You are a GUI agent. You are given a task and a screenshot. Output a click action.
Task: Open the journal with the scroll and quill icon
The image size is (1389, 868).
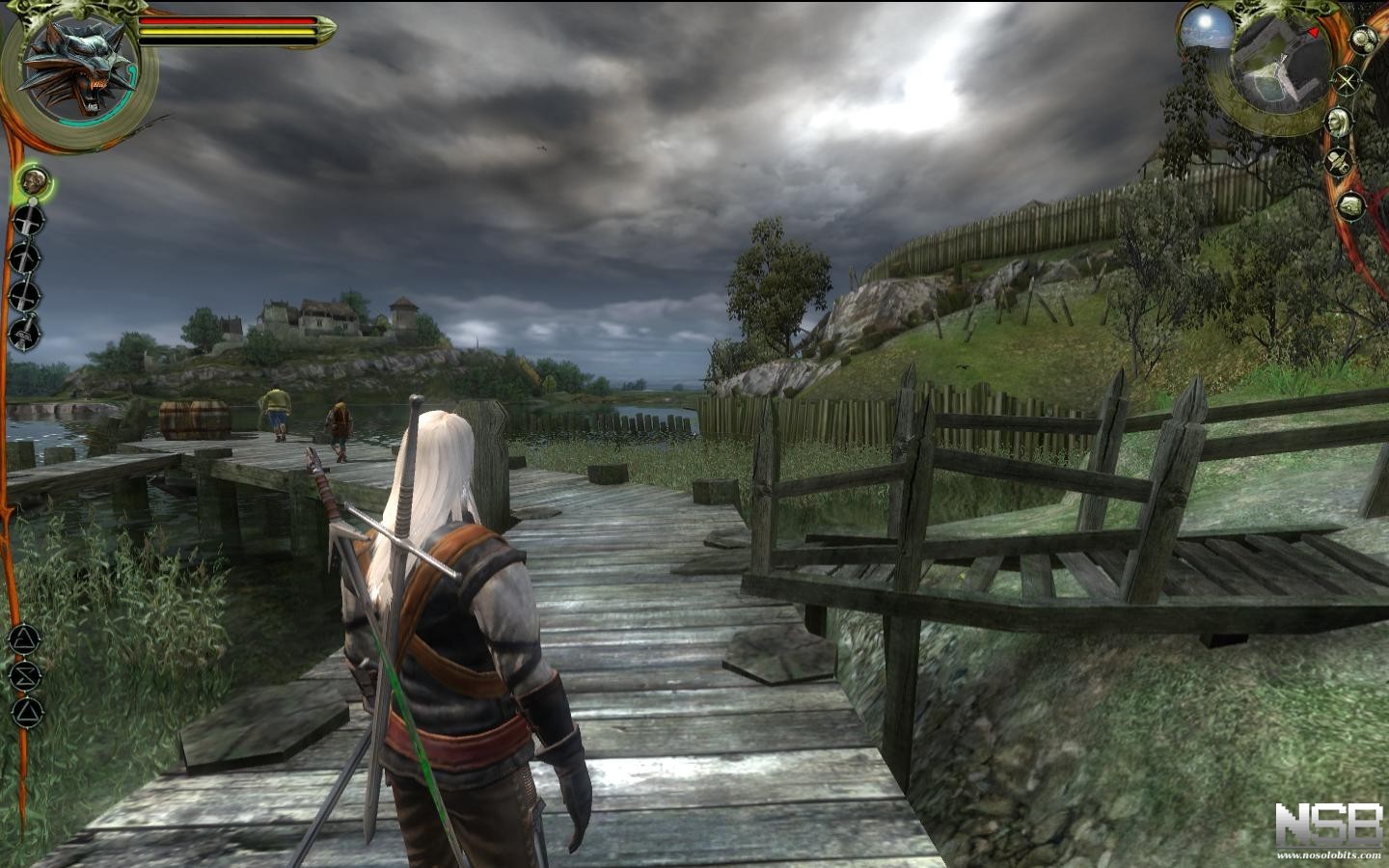(1339, 163)
